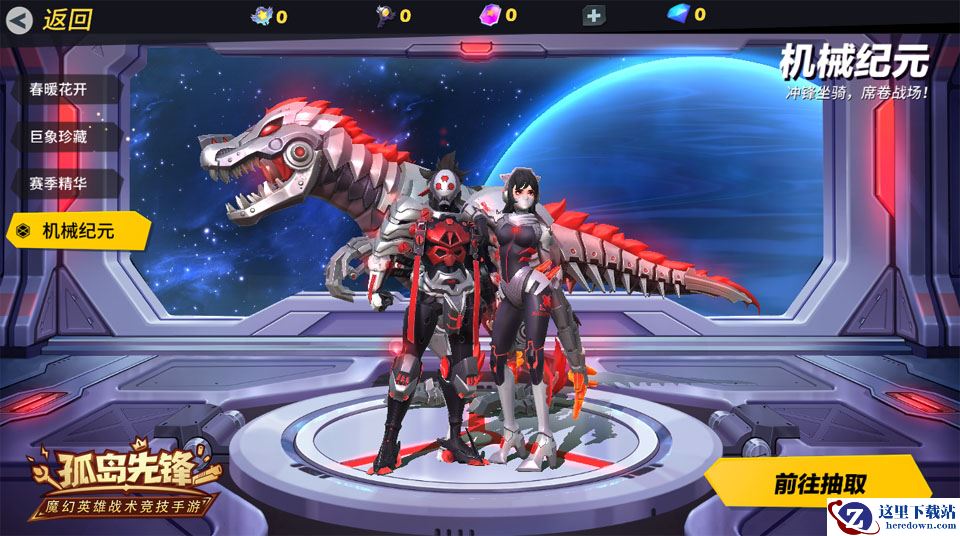Go back using the 返回 button
This screenshot has height=536, width=960.
click(52, 19)
